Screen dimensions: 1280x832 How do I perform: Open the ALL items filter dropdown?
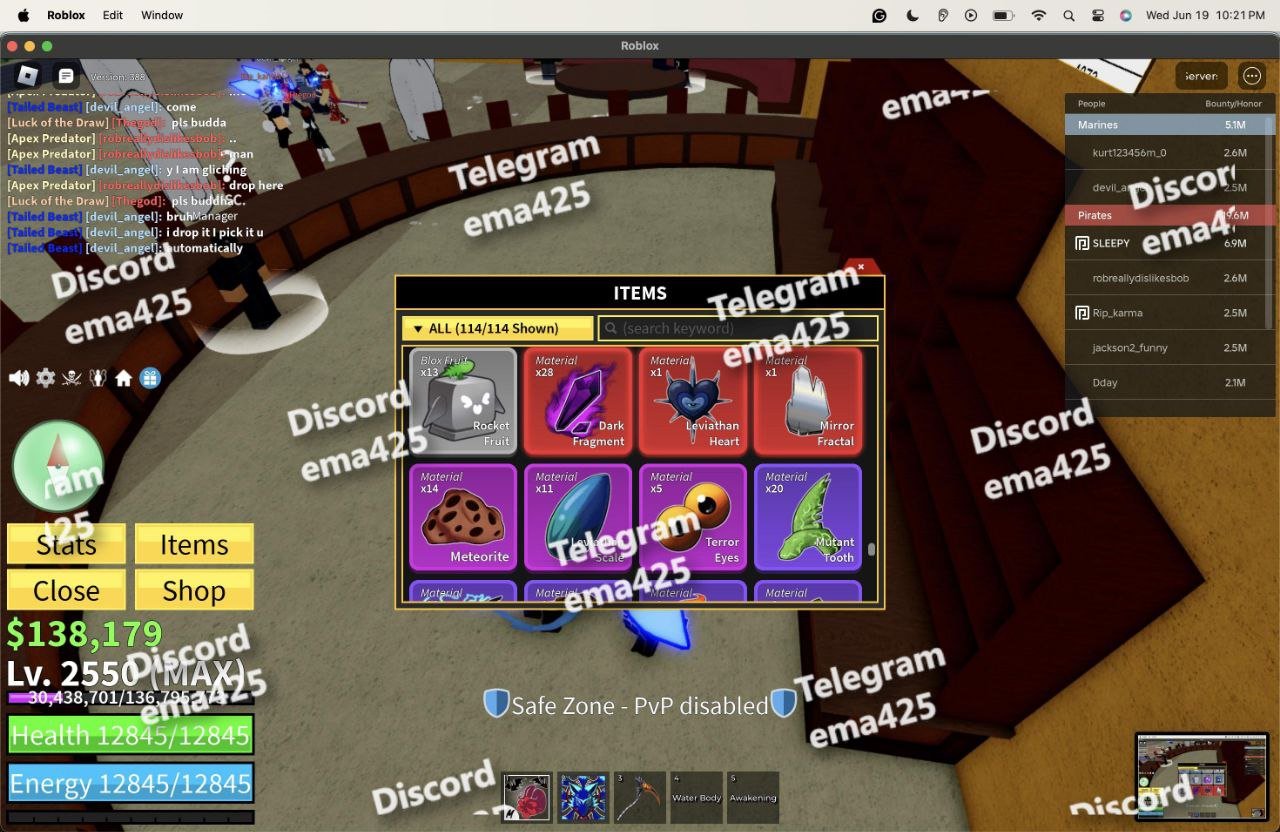point(495,328)
